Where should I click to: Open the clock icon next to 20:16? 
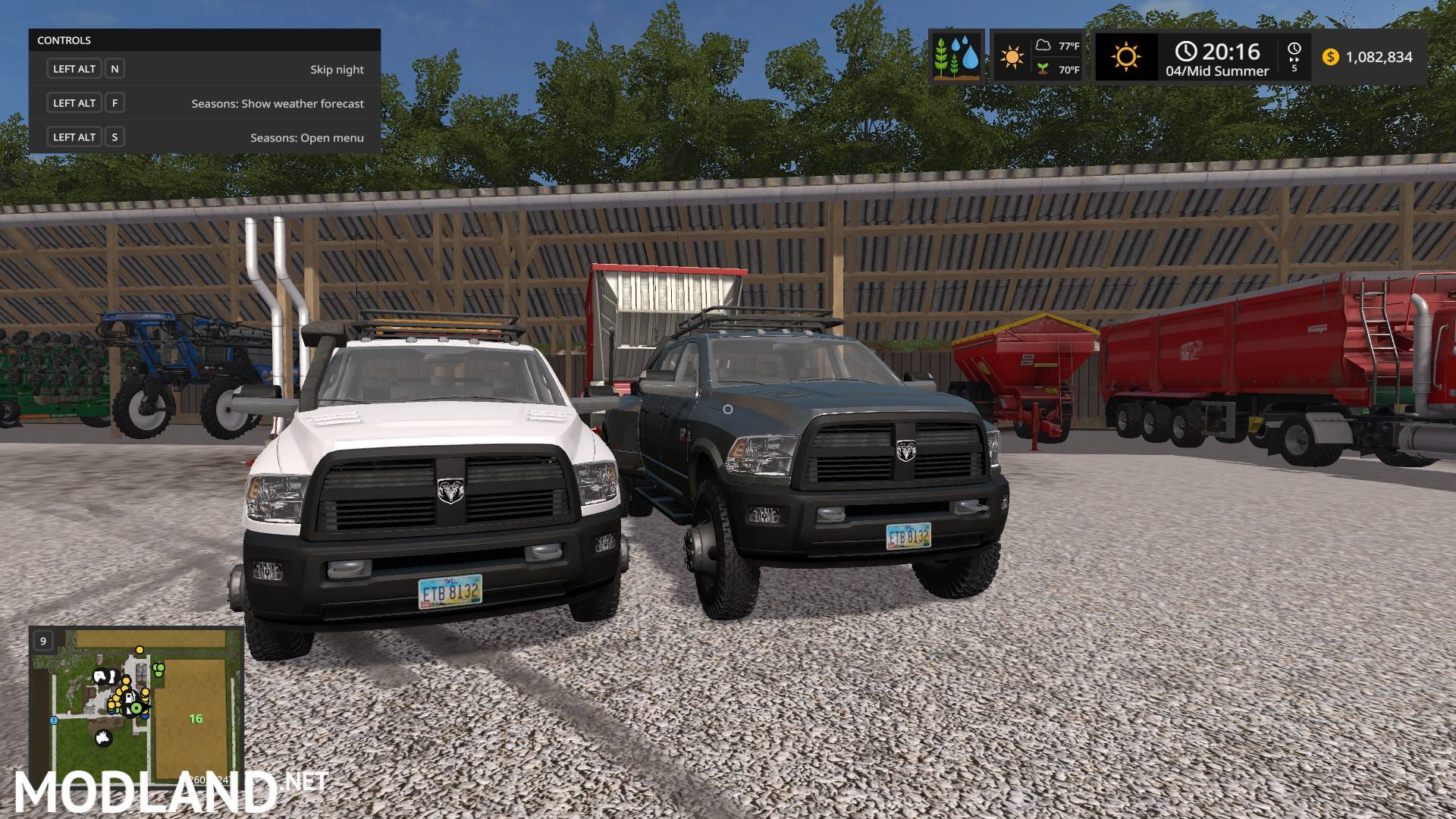coord(1186,50)
